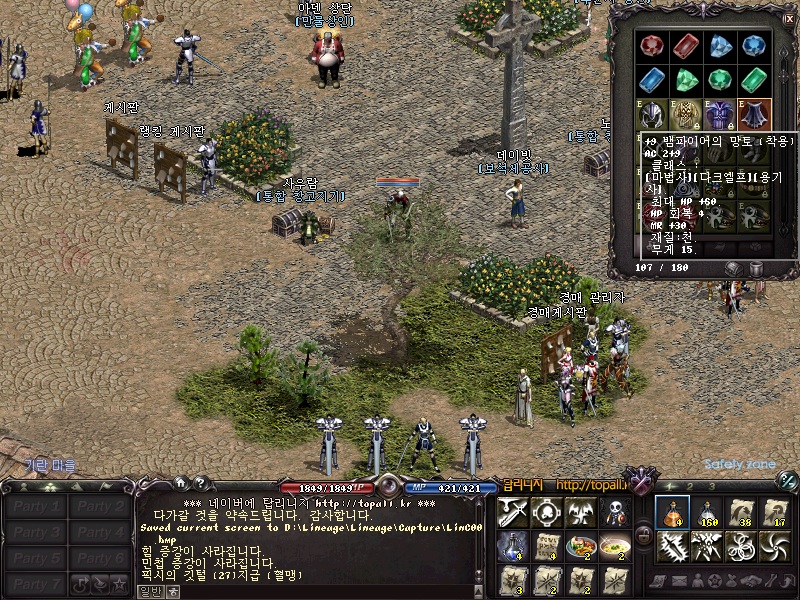Choose the equipped vampire cloak slot
This screenshot has width=800, height=600.
click(751, 114)
